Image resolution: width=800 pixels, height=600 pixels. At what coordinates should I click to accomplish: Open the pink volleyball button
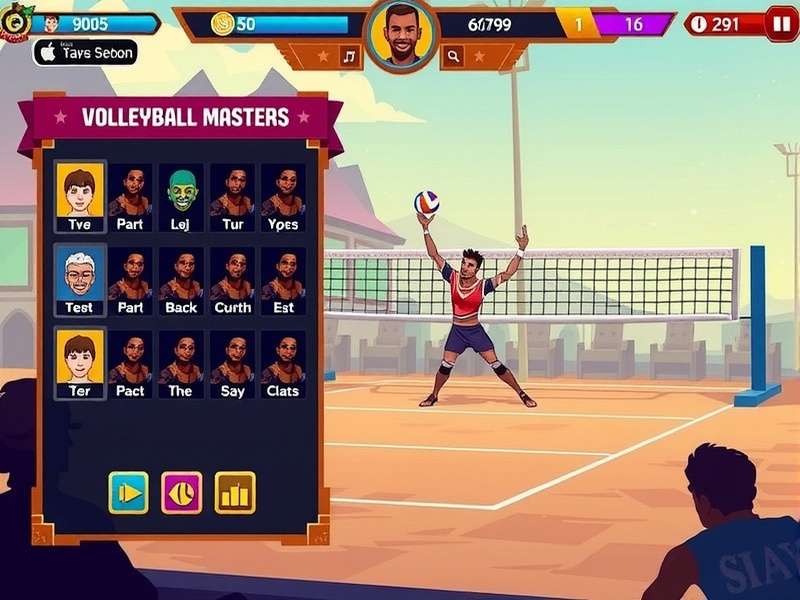(182, 492)
